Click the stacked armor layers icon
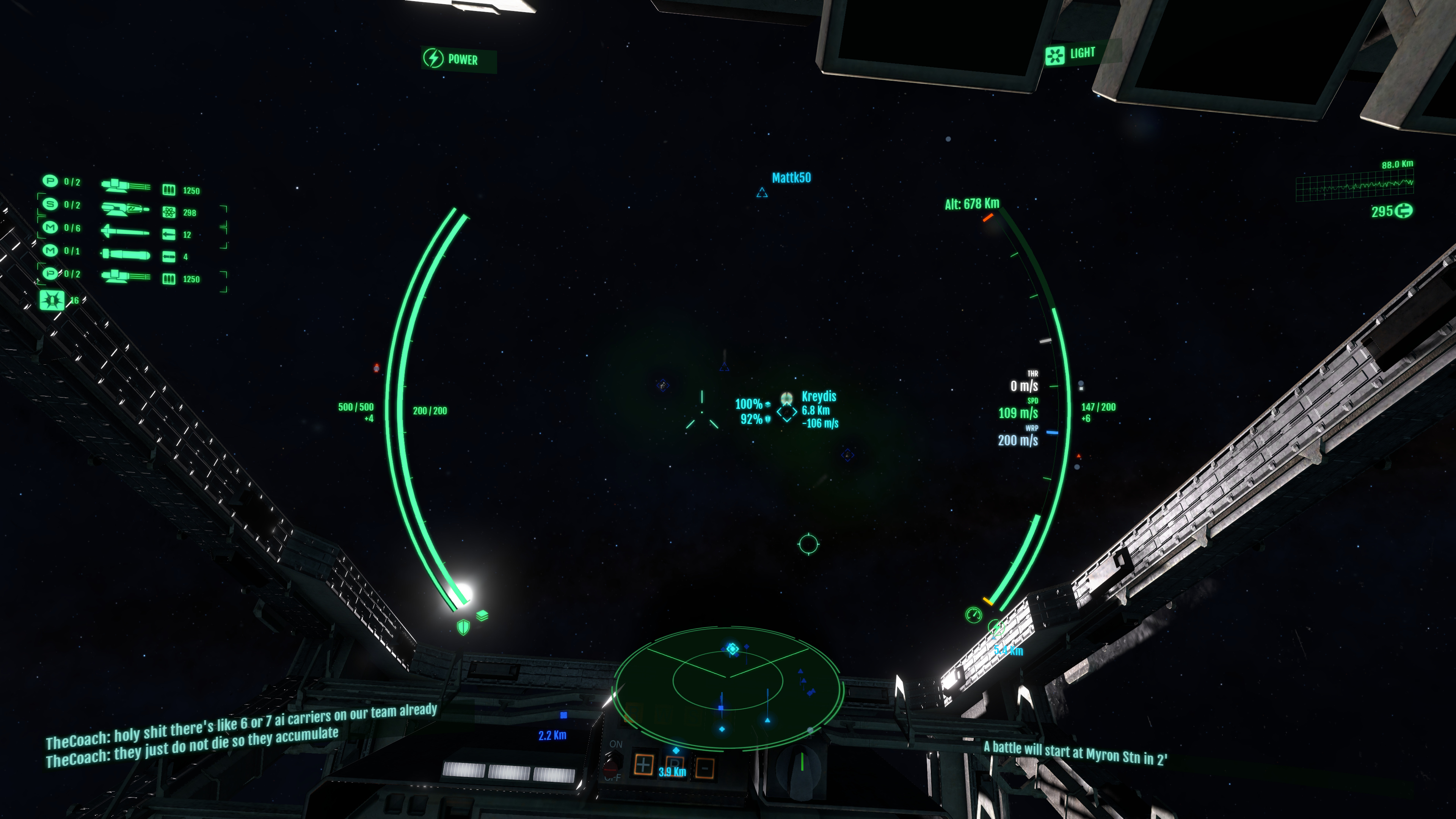The height and width of the screenshot is (819, 1456). click(x=482, y=615)
